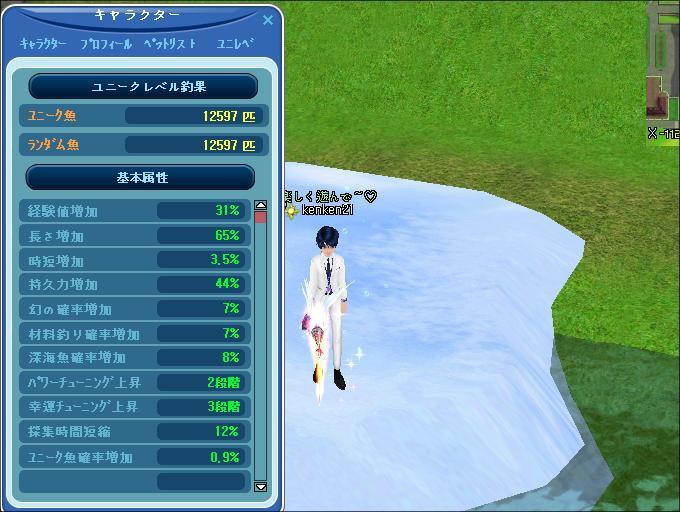The width and height of the screenshot is (680, 512).
Task: Click the 基本属性 header
Action: [140, 177]
